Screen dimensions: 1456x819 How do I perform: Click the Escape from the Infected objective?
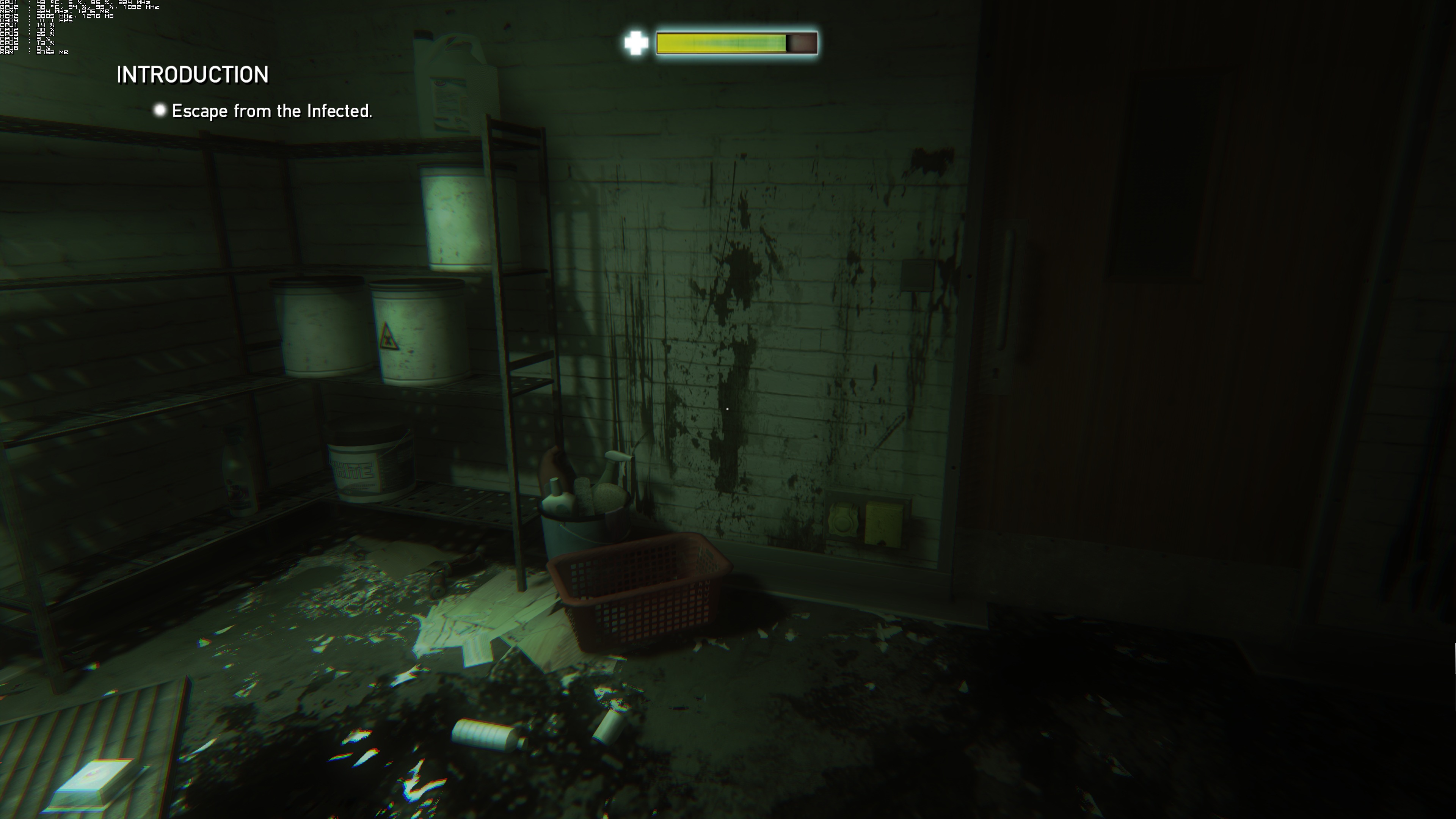271,111
